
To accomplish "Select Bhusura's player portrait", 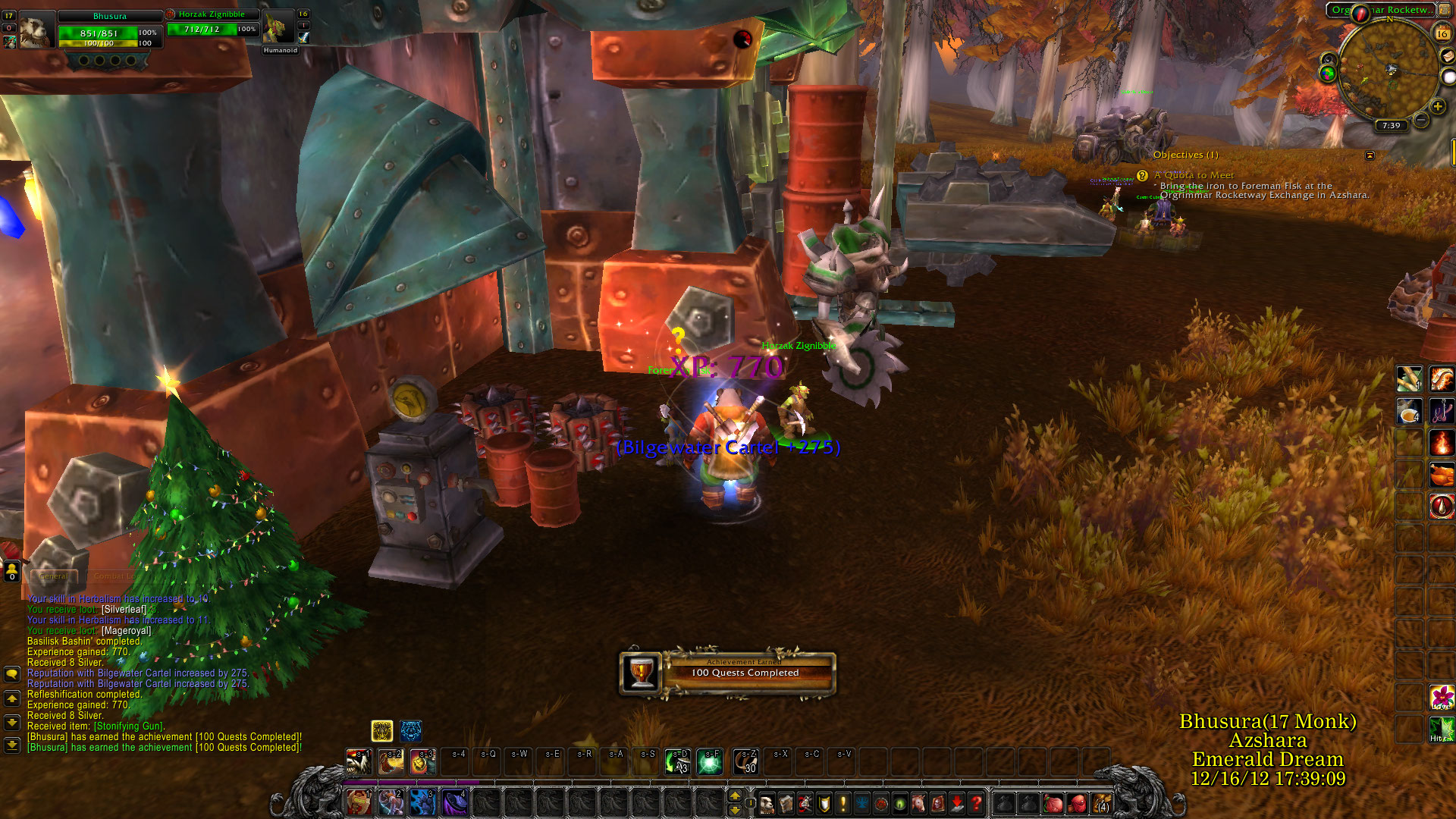I will [36, 31].
